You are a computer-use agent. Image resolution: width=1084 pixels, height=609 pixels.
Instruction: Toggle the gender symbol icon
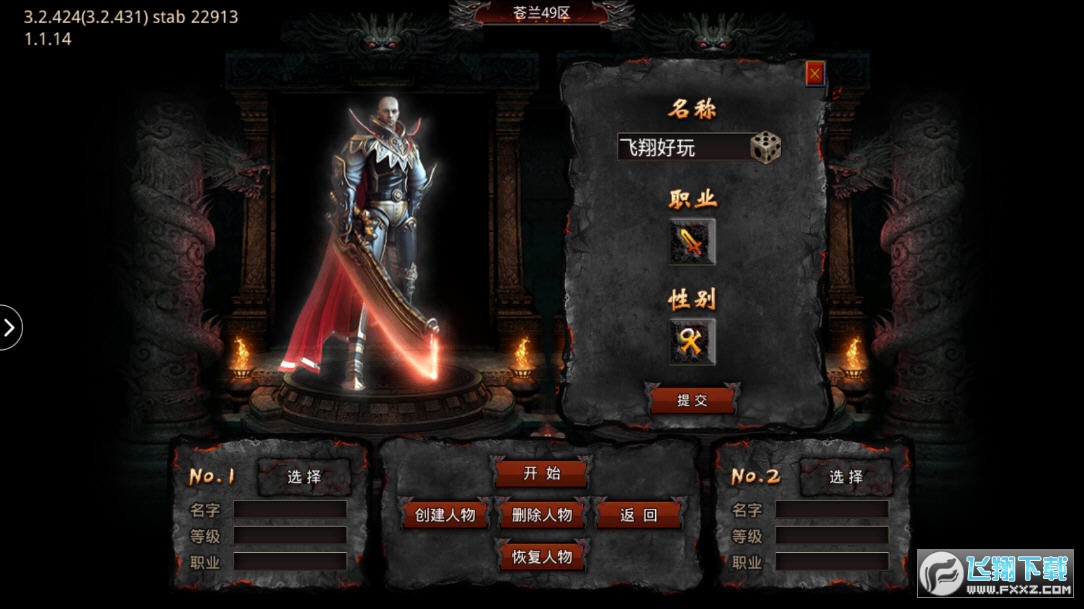tap(692, 341)
